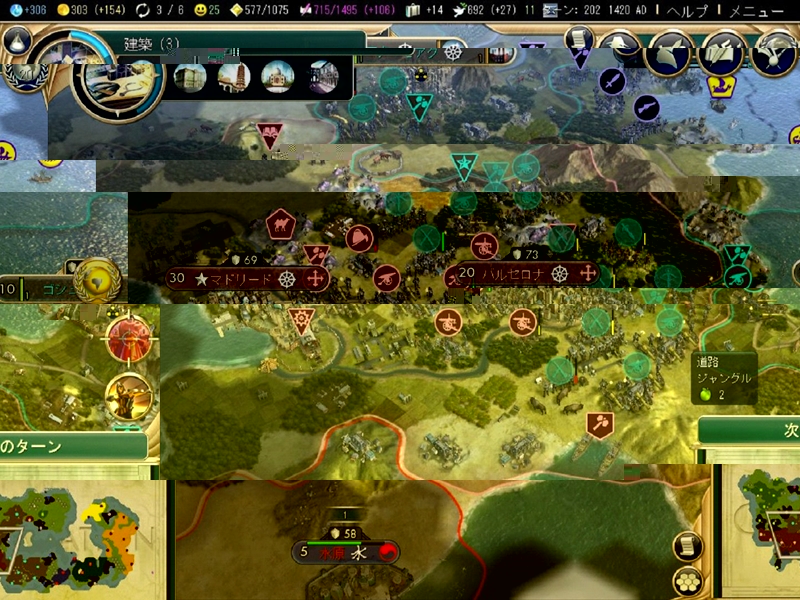Open the red warrior notification icon
This screenshot has width=800, height=600.
tap(129, 340)
